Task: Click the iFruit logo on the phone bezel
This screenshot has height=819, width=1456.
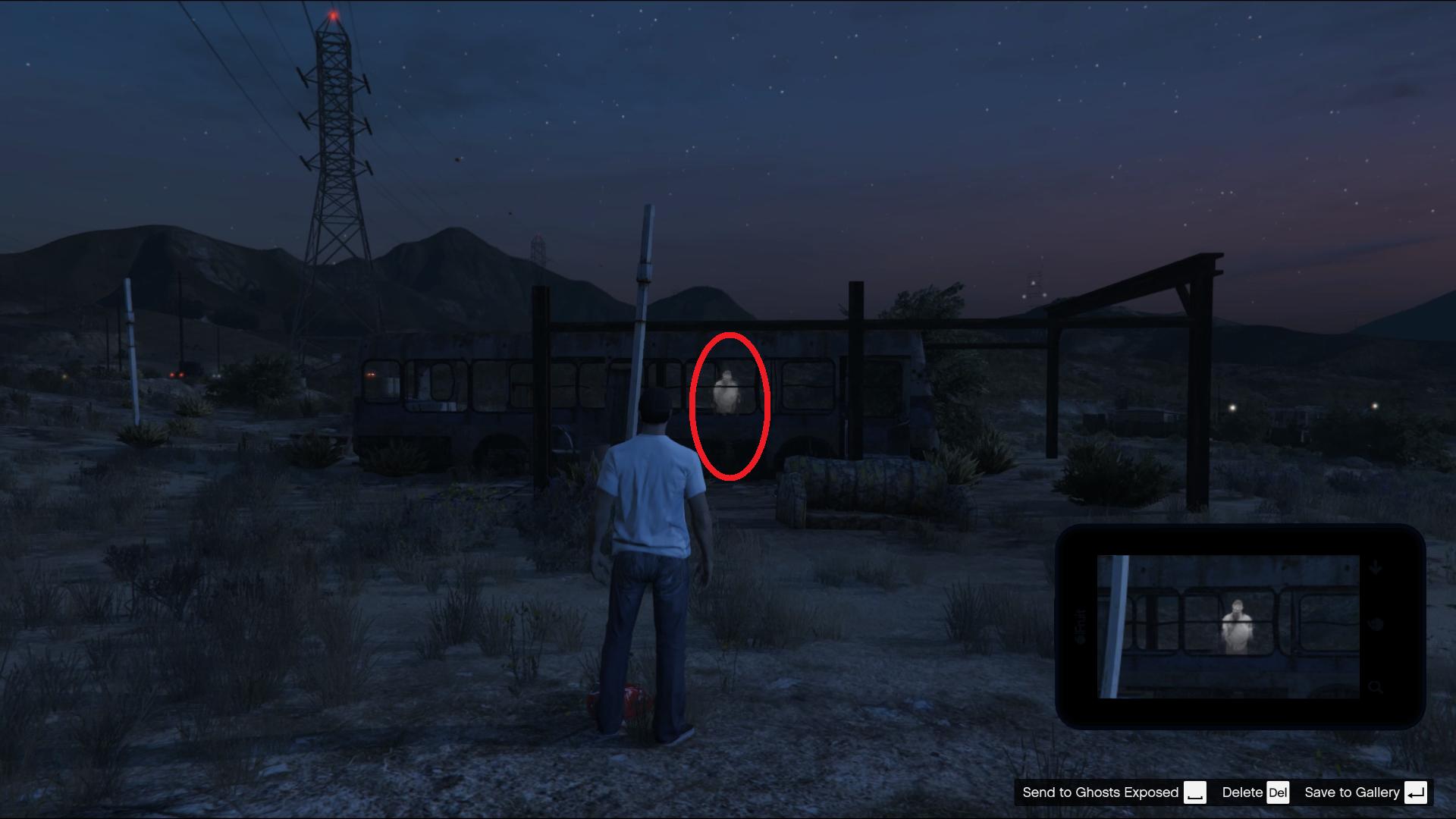Action: tap(1080, 625)
